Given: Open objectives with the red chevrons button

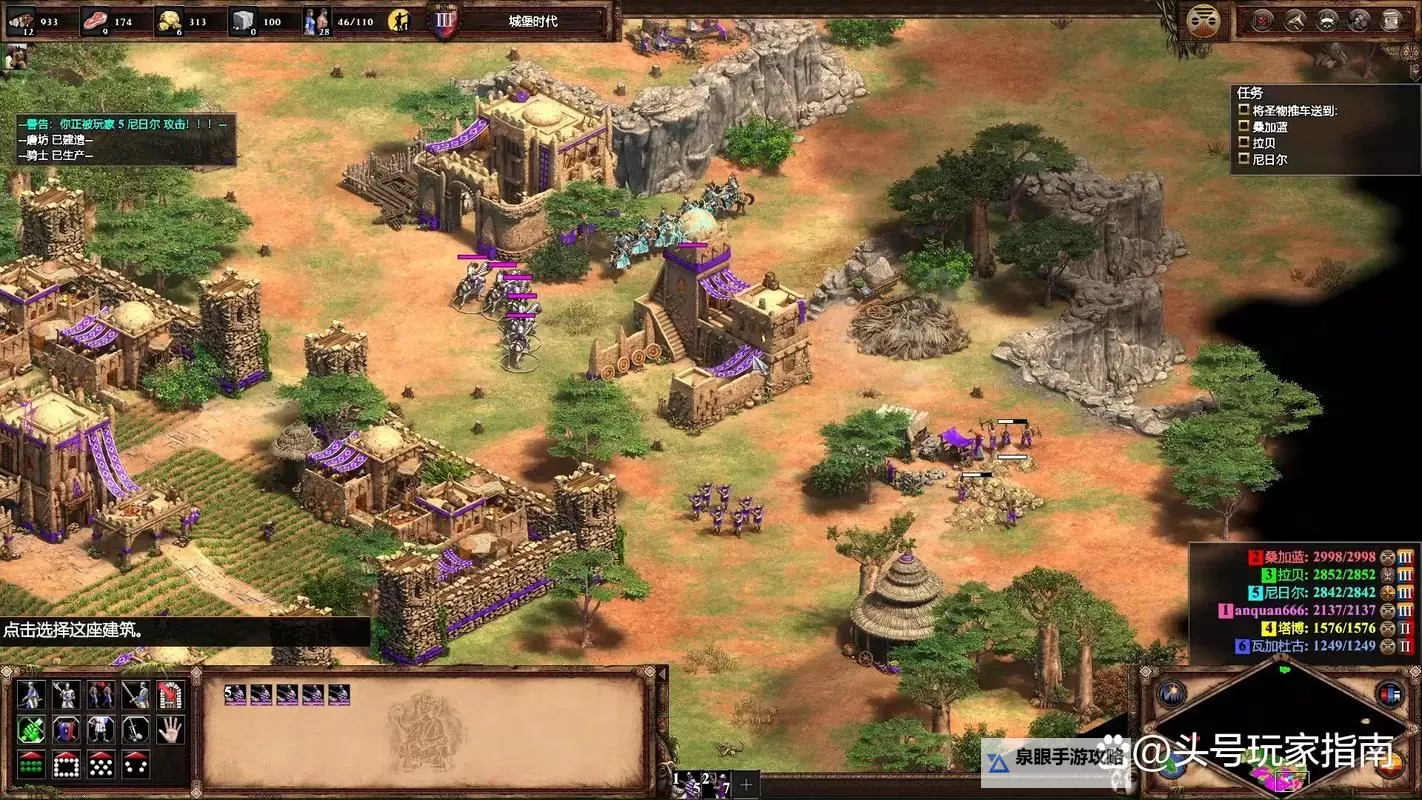Looking at the screenshot, I should 1263,20.
